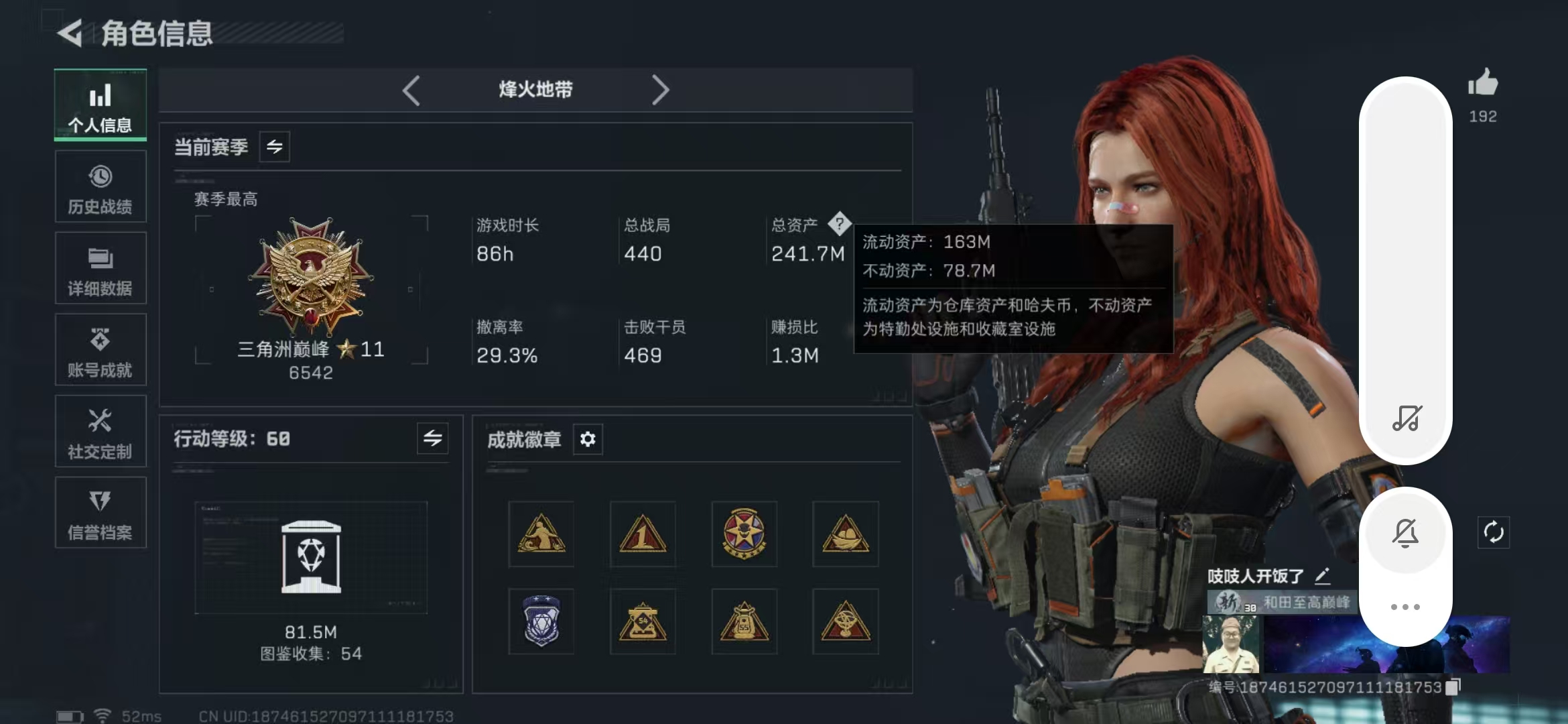1568x724 pixels.
Task: Select the 个人信息 sidebar icon
Action: coord(100,105)
